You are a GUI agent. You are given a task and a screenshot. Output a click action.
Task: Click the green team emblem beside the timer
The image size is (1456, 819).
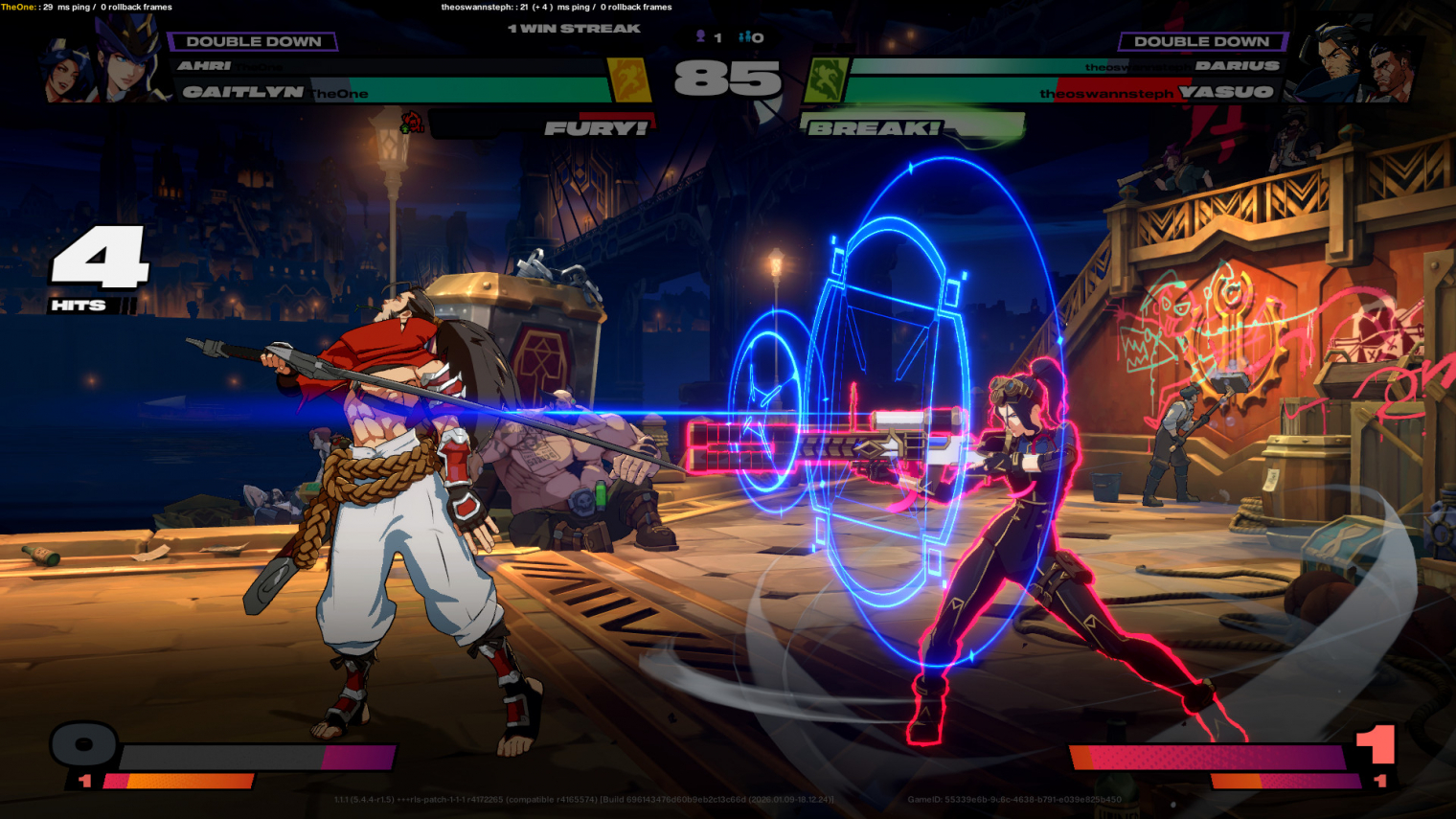[x=824, y=80]
